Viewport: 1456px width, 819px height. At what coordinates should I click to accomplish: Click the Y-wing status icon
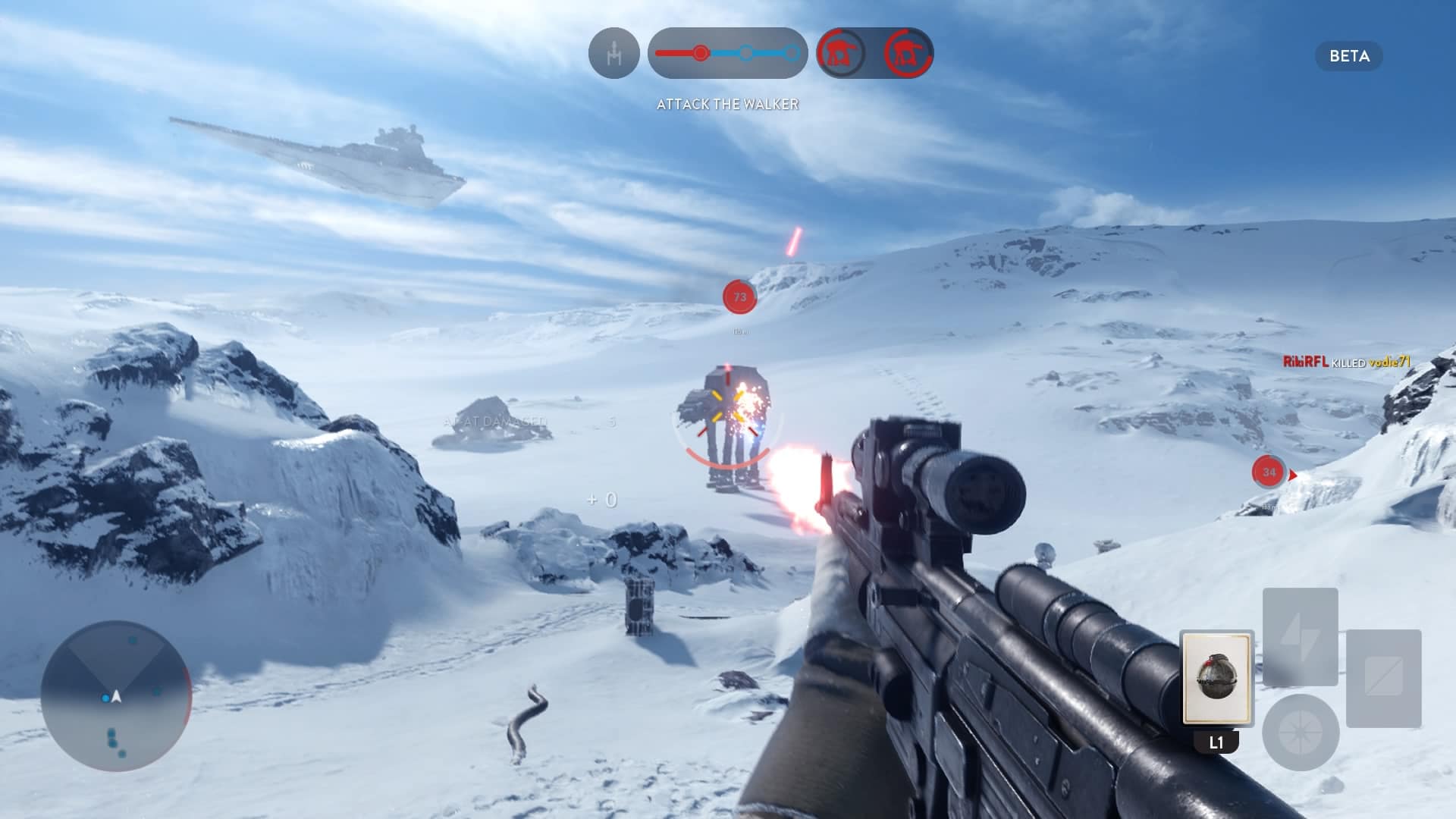(x=613, y=53)
